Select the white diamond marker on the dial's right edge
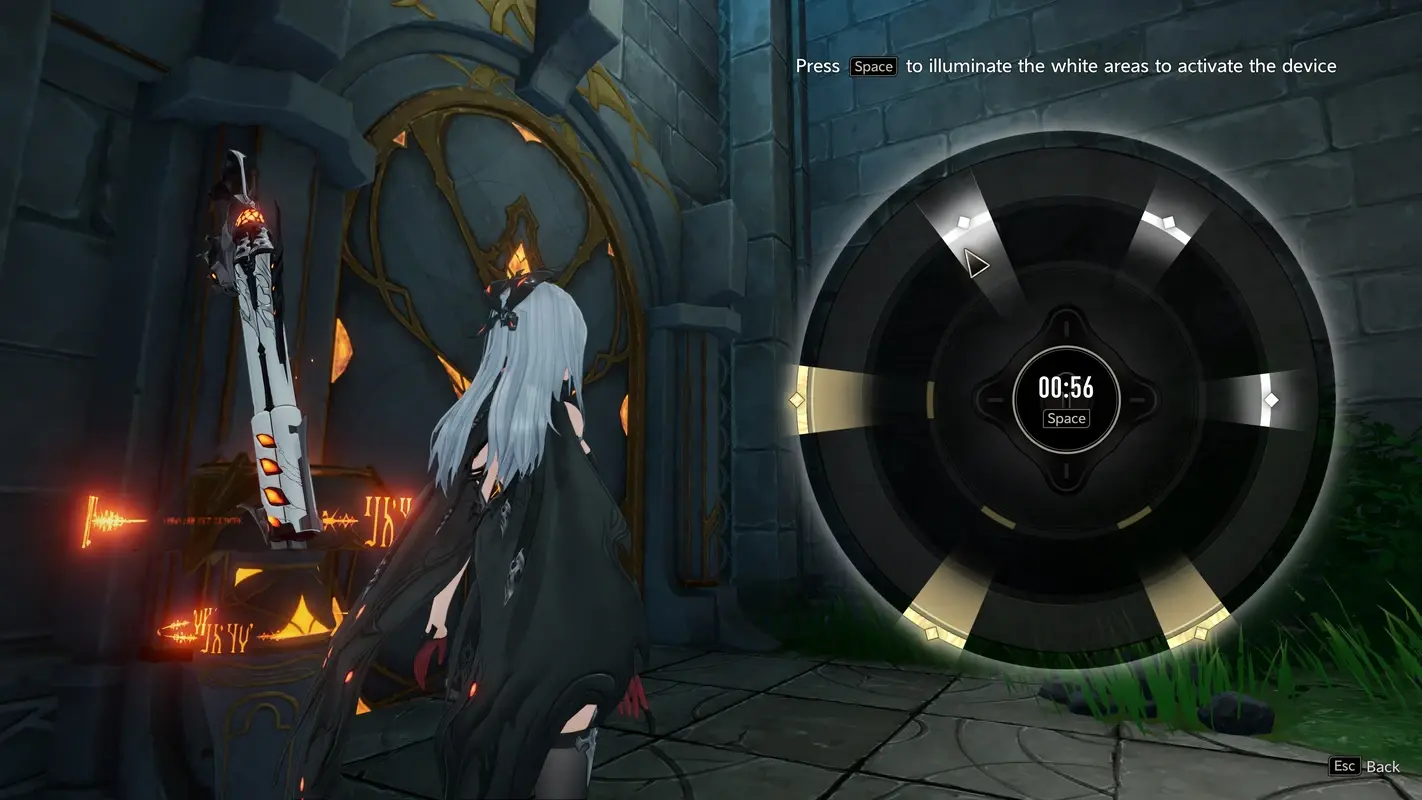The image size is (1422, 800). [1272, 399]
